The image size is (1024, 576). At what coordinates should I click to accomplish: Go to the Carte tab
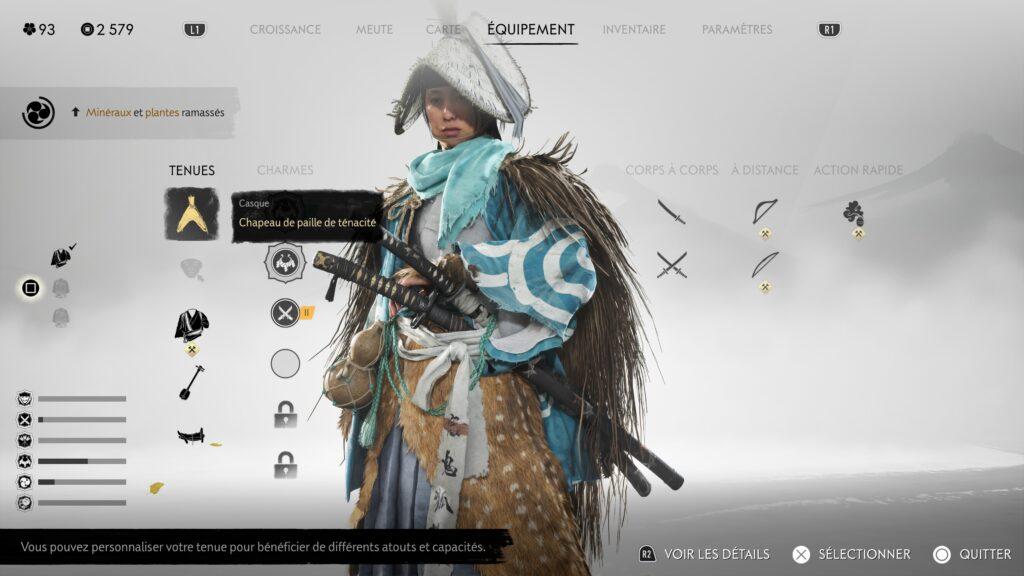point(443,30)
